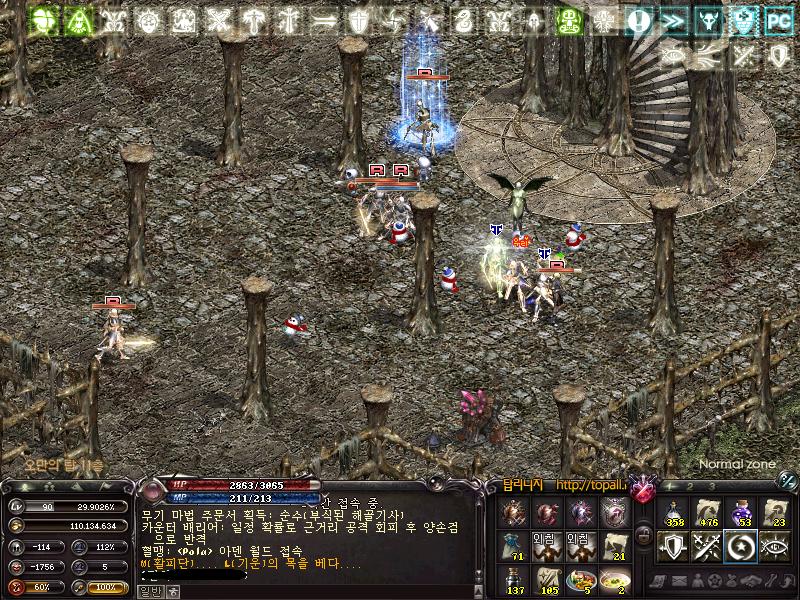Activate the shield skill in the hotbar
The image size is (800, 600).
click(674, 547)
